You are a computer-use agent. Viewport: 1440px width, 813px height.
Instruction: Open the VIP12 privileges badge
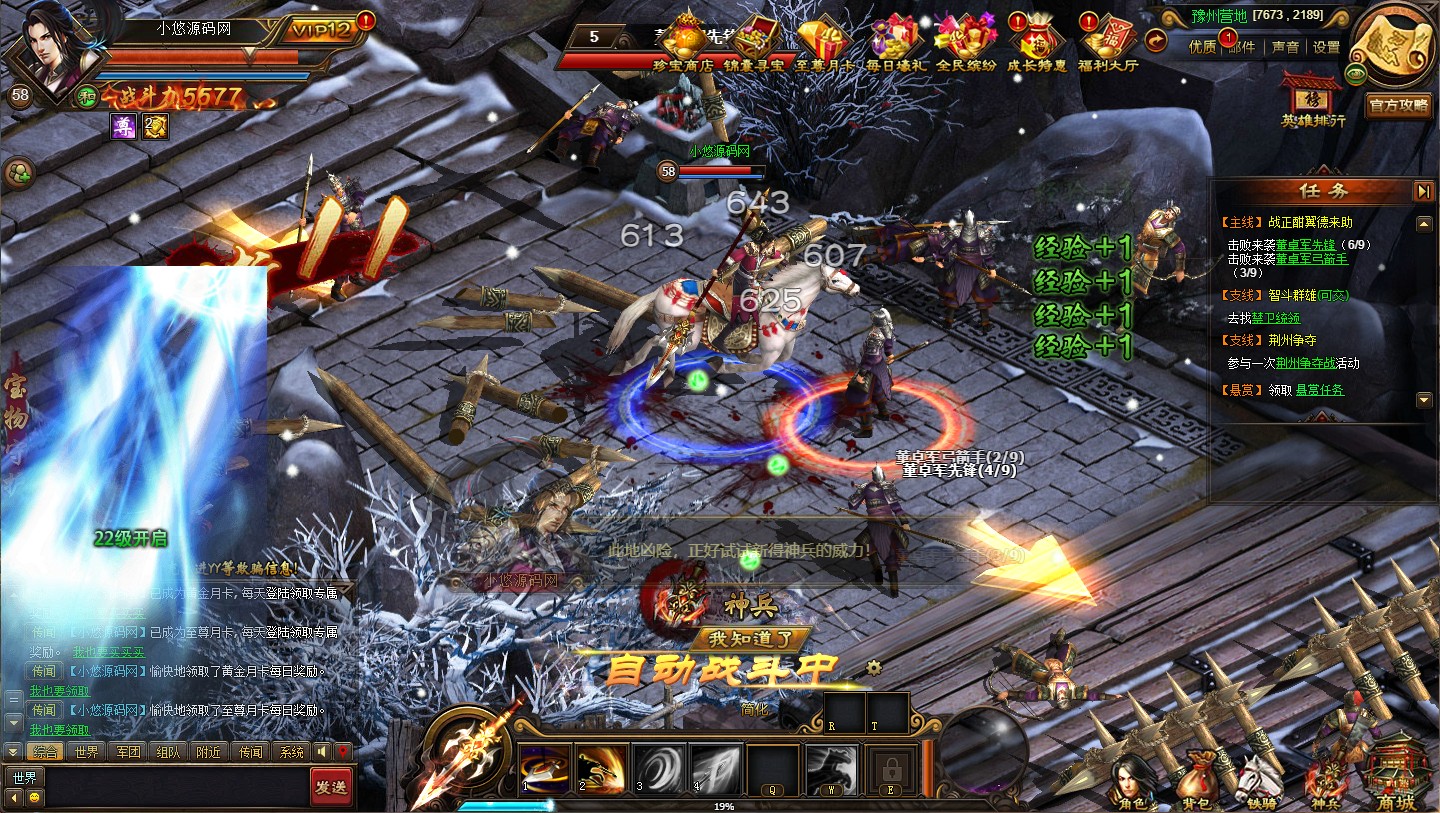point(322,29)
